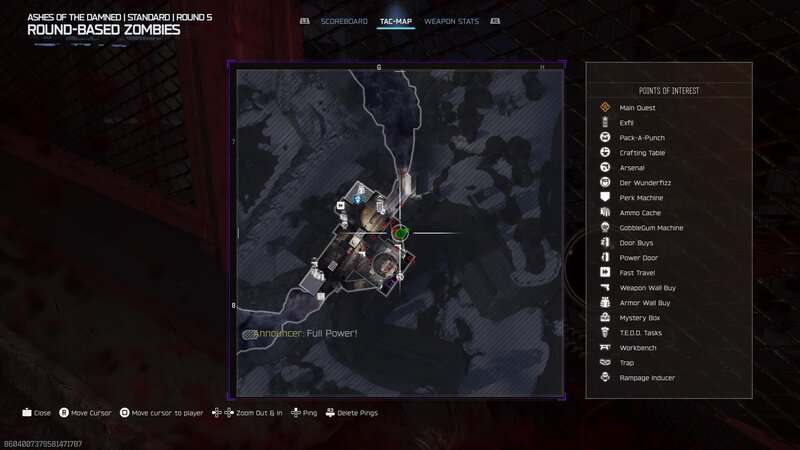800x450 pixels.
Task: Choose Arsenal from the legend list
Action: coord(632,167)
